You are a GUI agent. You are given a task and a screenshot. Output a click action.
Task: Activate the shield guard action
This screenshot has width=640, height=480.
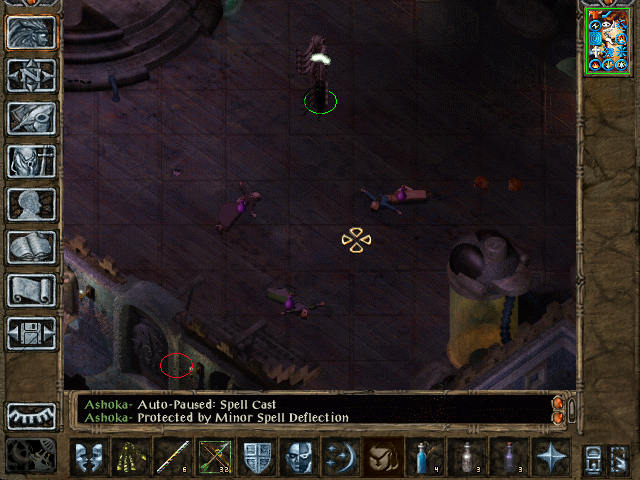click(257, 457)
